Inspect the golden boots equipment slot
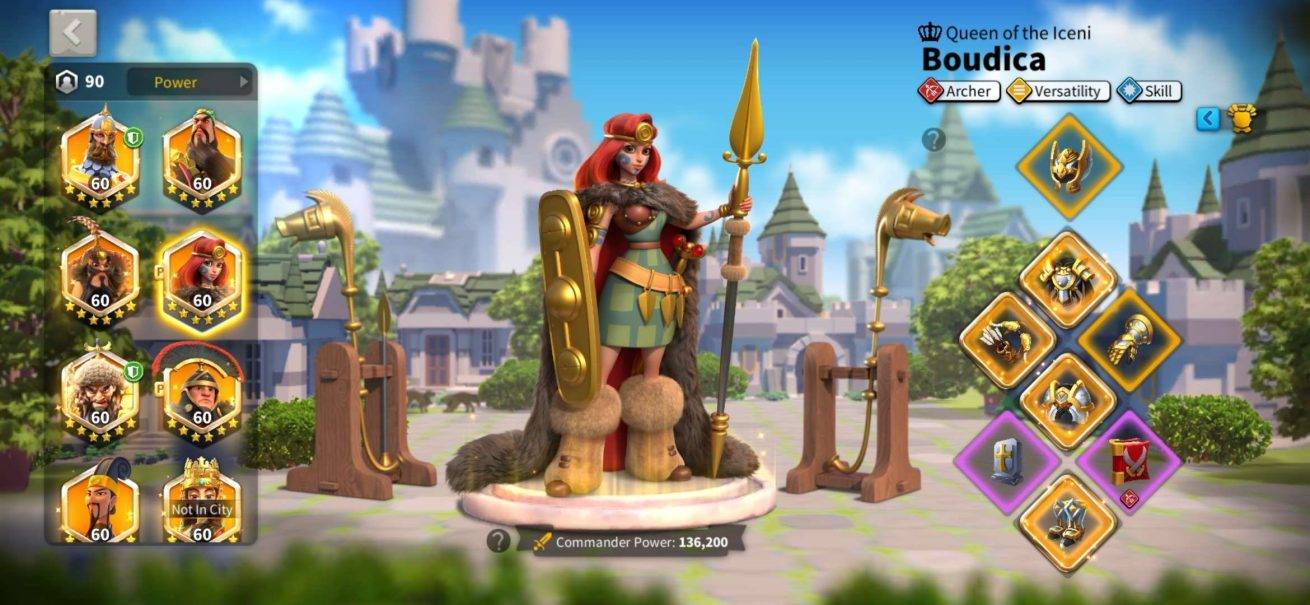This screenshot has height=605, width=1310. tap(1068, 522)
